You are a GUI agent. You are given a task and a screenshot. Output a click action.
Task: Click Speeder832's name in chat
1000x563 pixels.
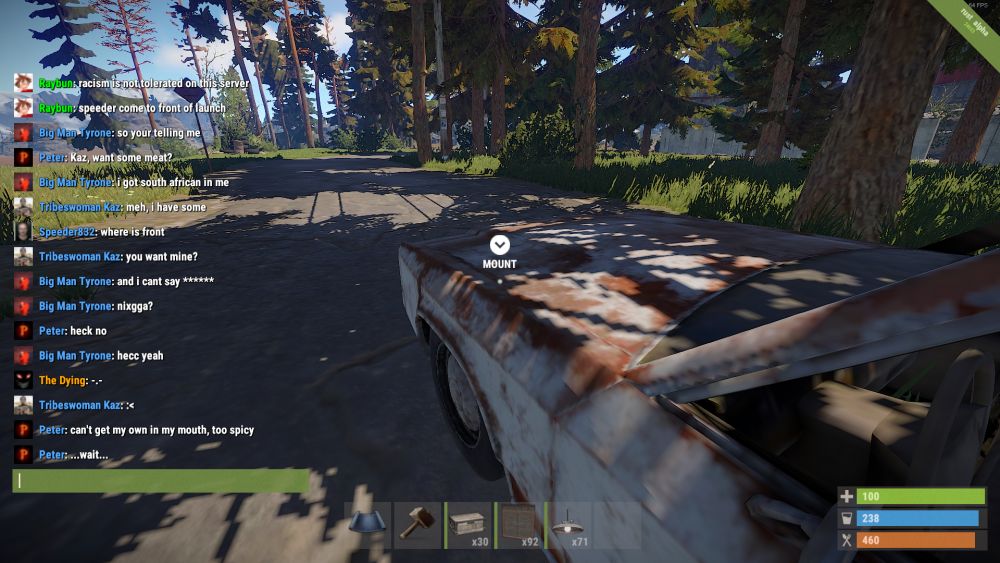pyautogui.click(x=66, y=232)
